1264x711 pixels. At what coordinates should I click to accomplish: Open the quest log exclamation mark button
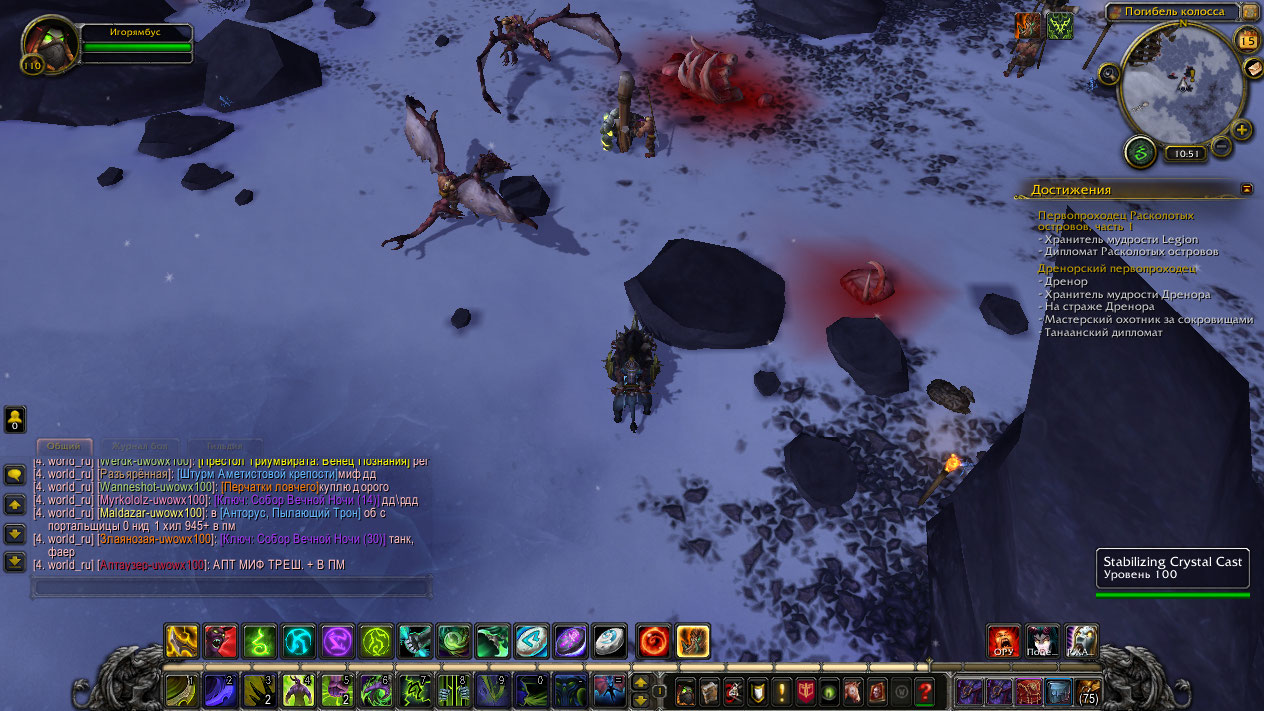(x=782, y=690)
